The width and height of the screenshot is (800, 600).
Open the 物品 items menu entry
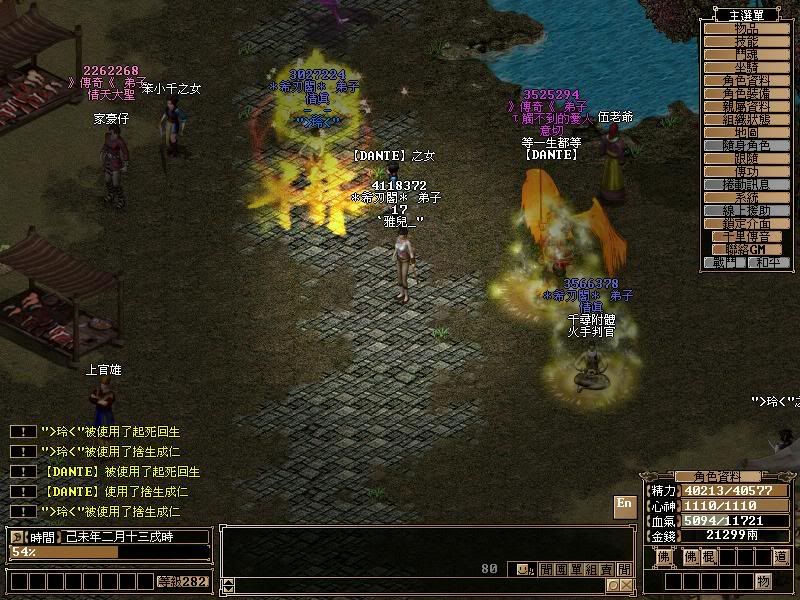point(746,29)
